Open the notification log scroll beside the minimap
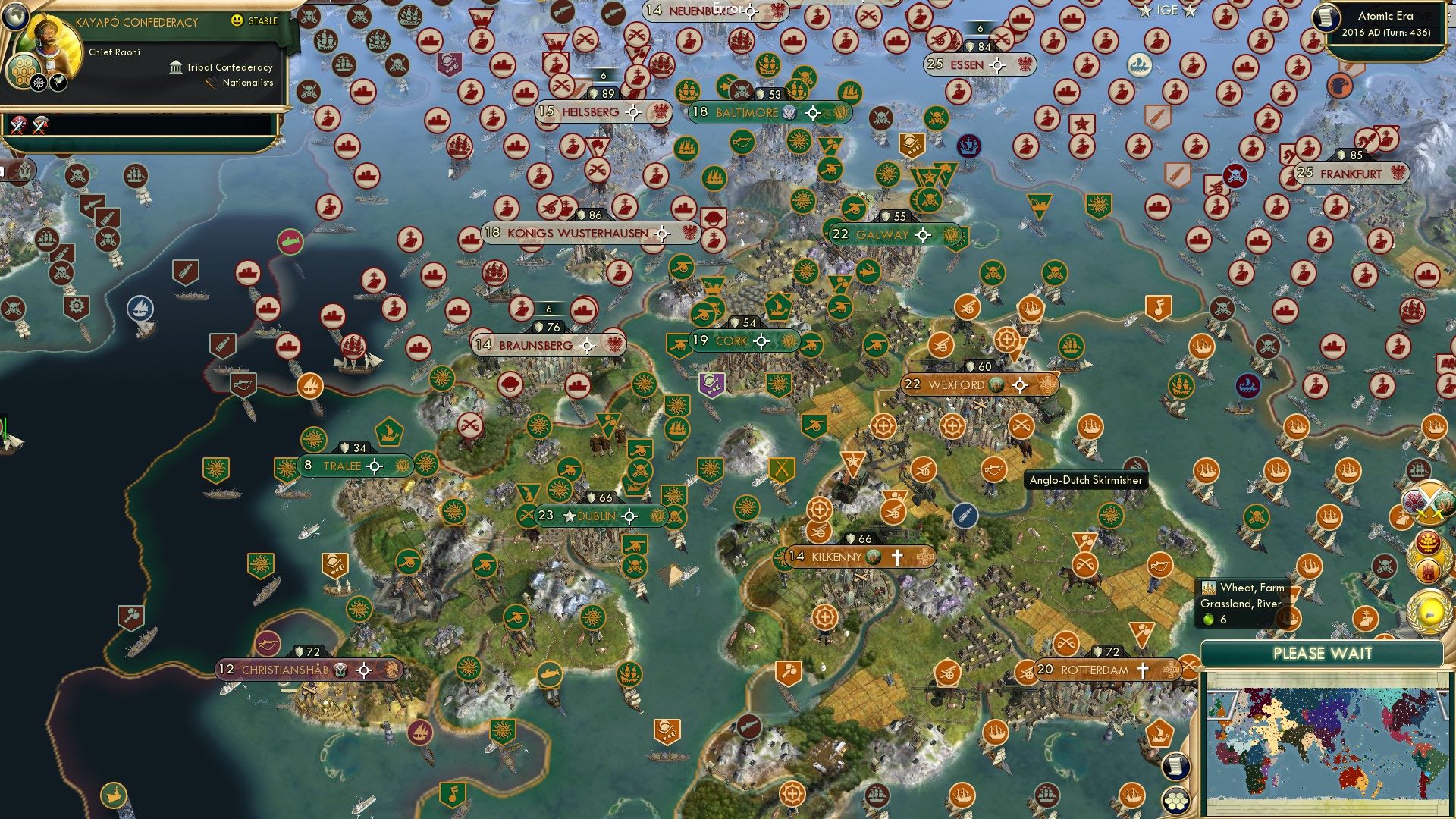 [1175, 767]
